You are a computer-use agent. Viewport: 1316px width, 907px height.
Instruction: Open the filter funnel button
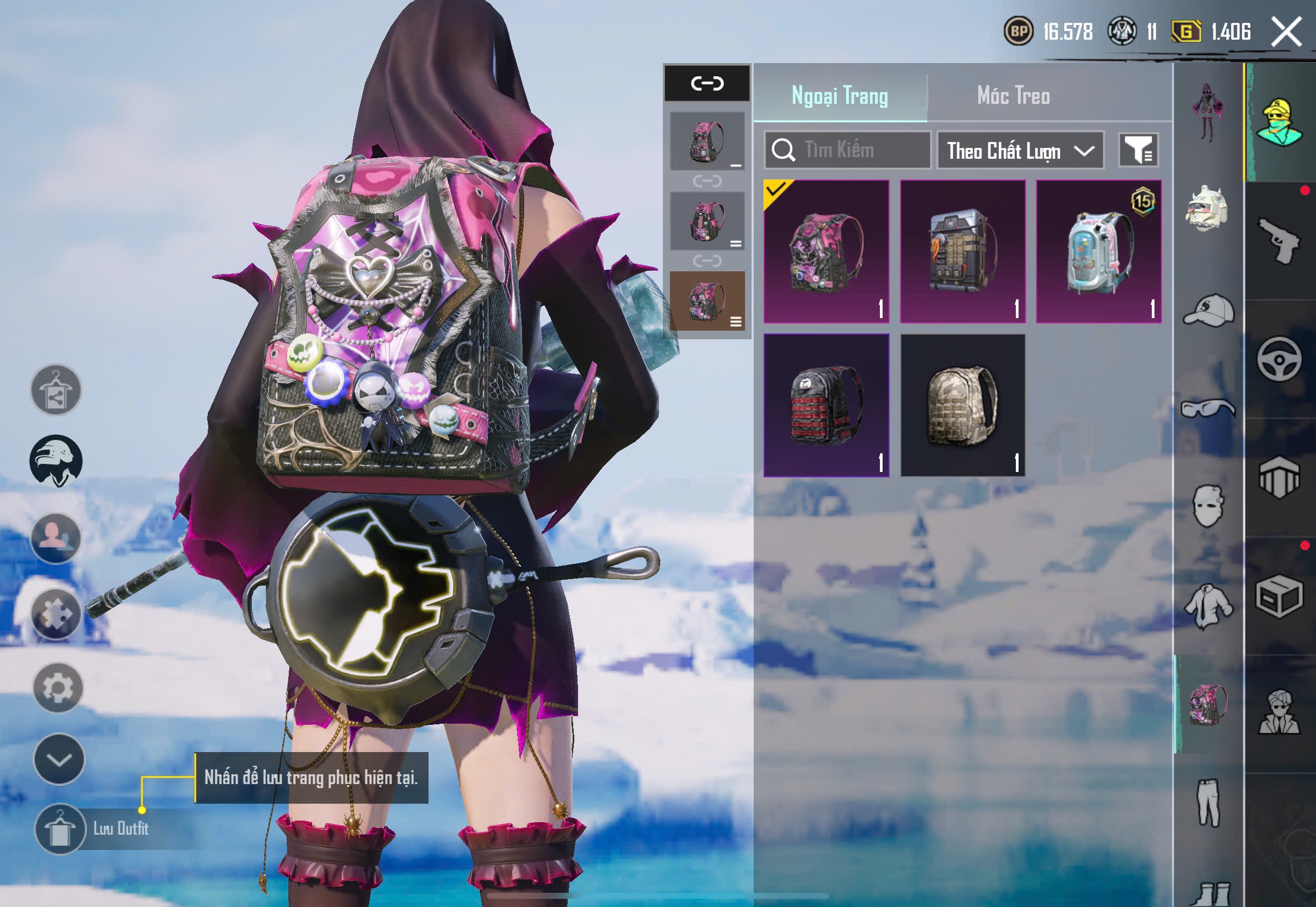point(1138,151)
